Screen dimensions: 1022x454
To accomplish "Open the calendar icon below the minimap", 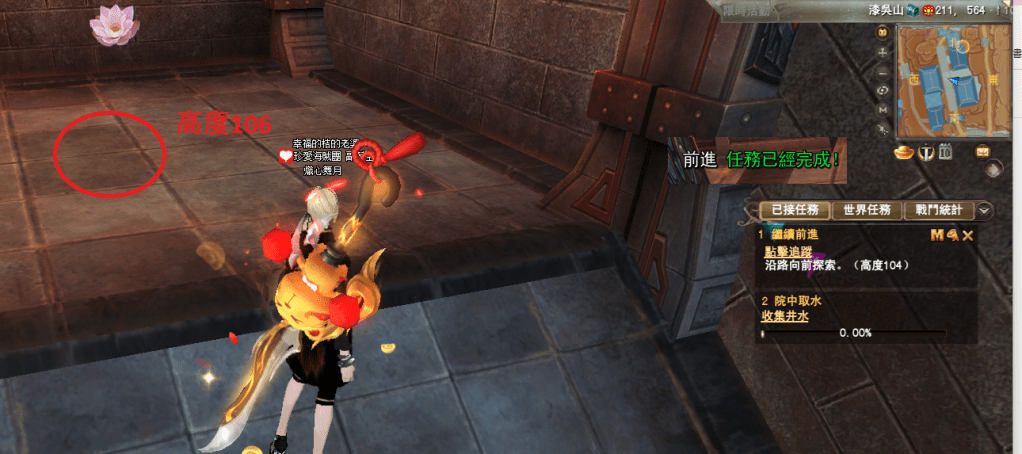I will [945, 152].
